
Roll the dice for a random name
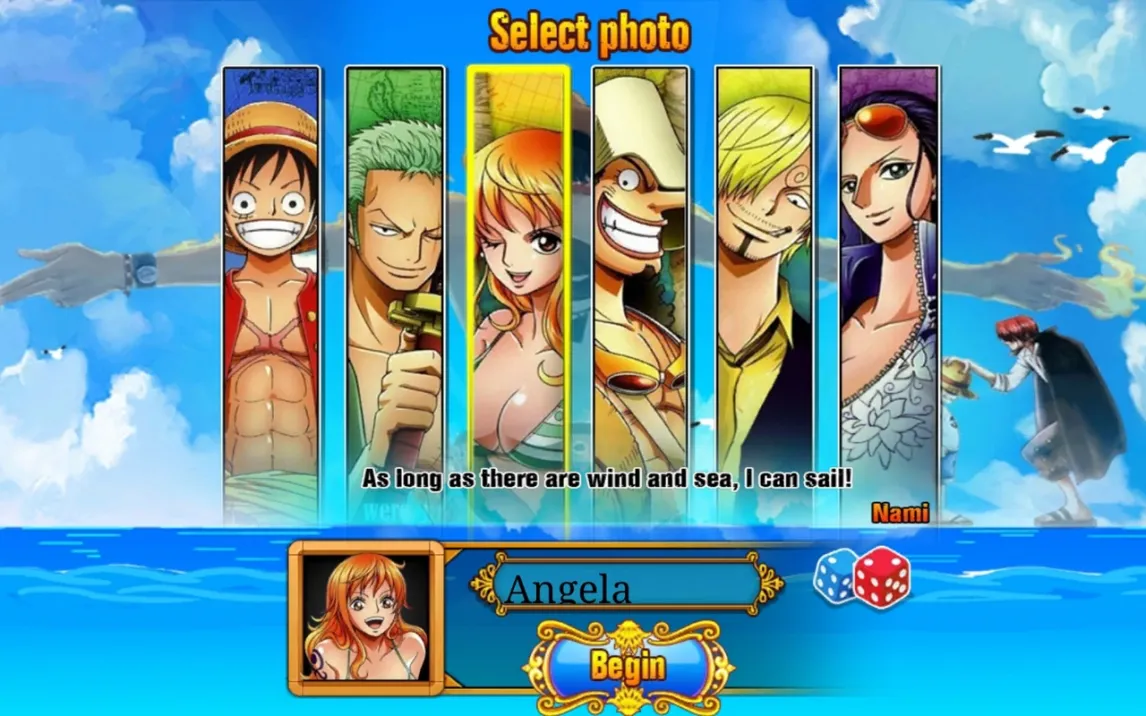(861, 577)
